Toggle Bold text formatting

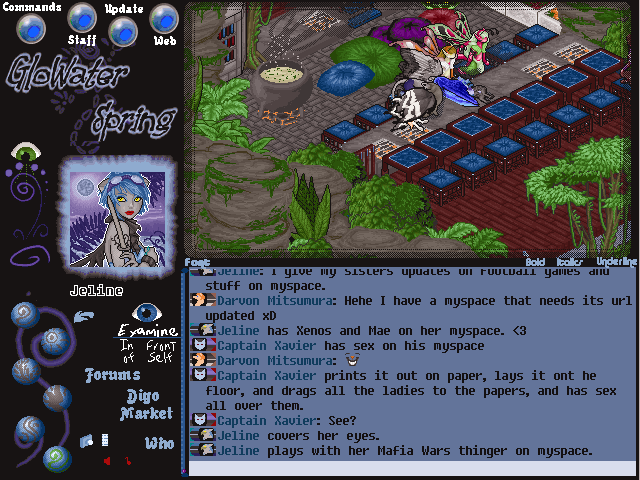click(x=537, y=261)
